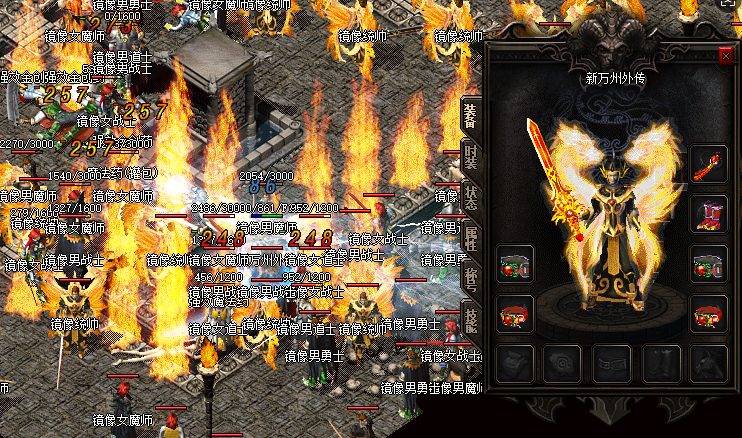
Task: Switch to the 装备 equipment tab
Action: coord(470,117)
